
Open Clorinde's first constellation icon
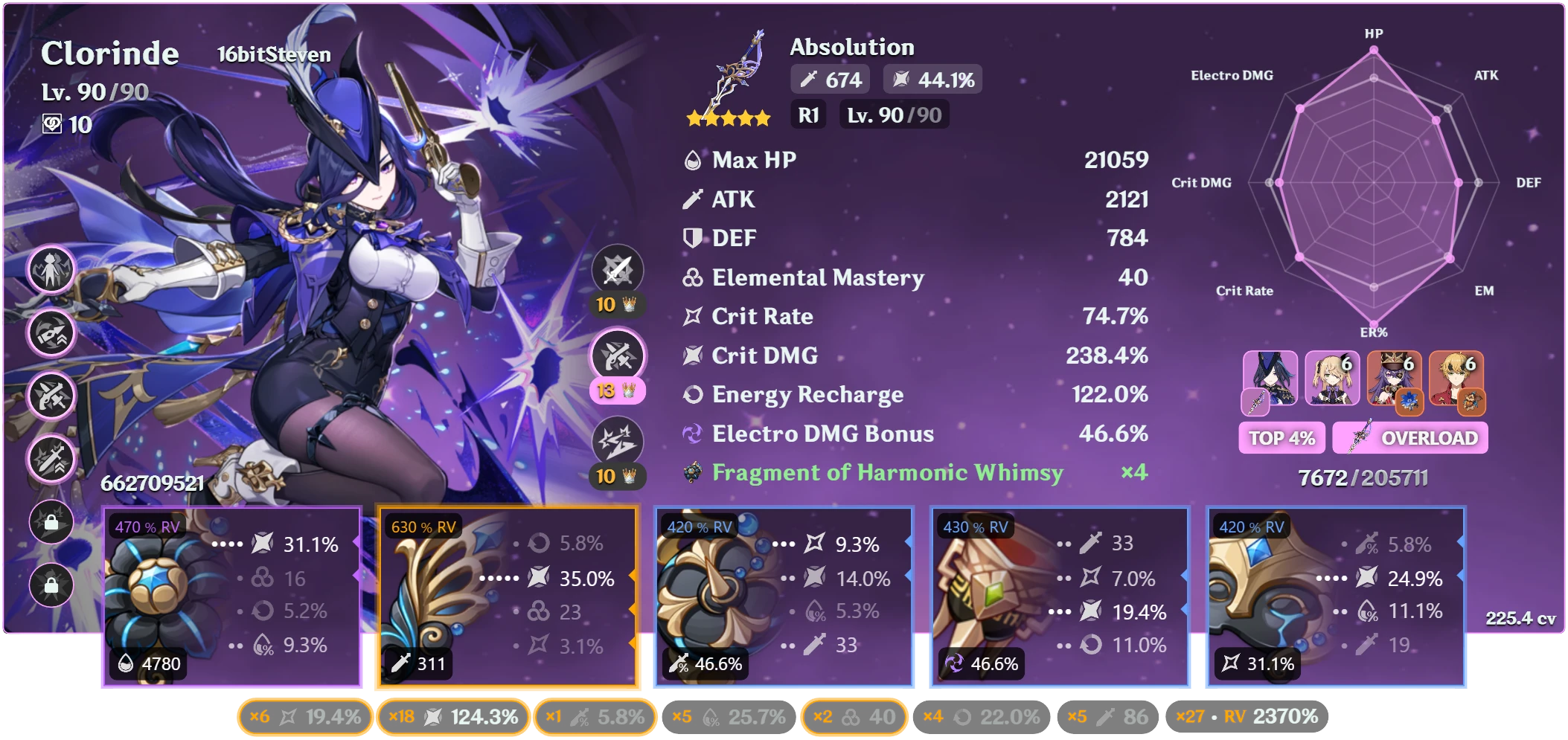click(51, 268)
